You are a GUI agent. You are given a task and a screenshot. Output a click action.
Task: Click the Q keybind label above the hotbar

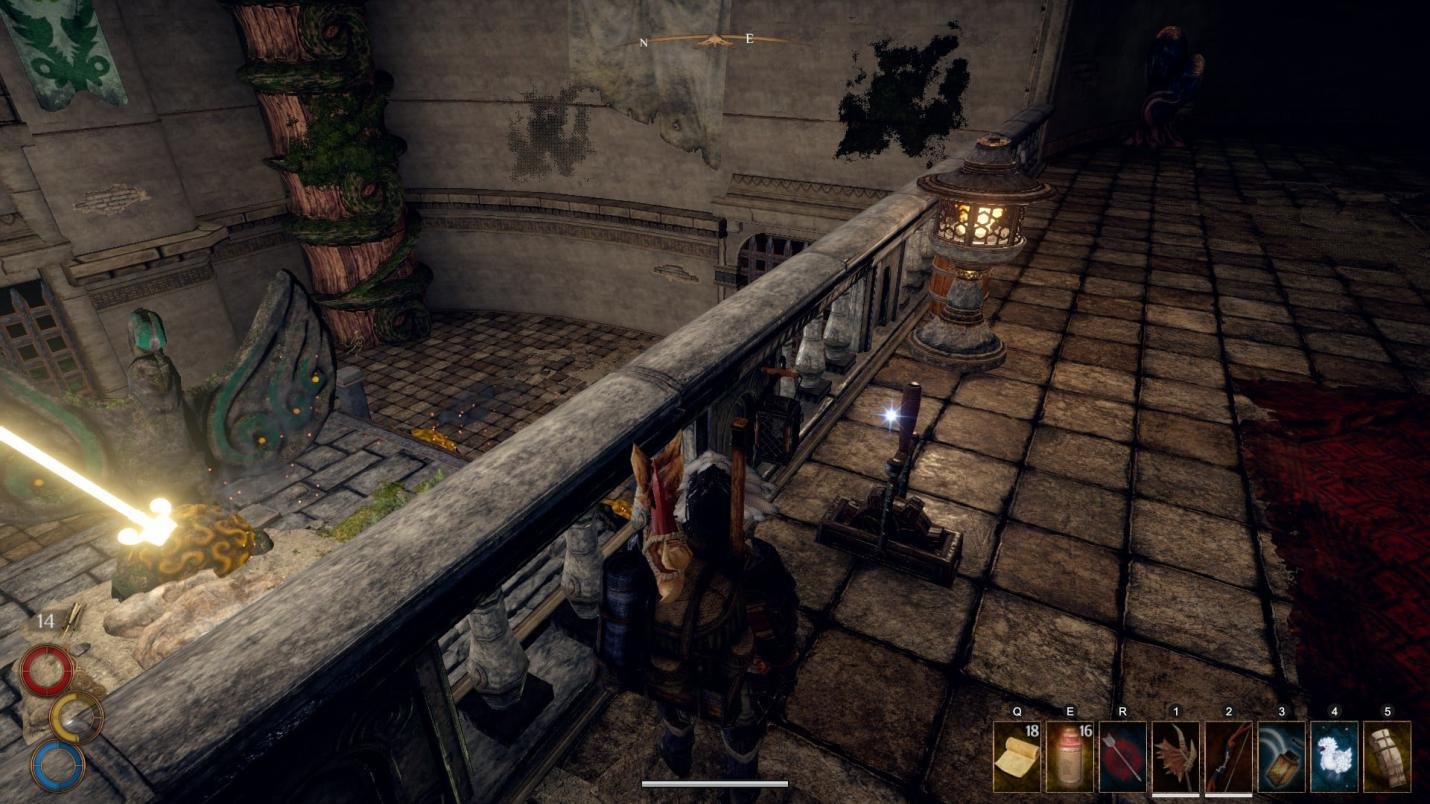coord(1017,711)
